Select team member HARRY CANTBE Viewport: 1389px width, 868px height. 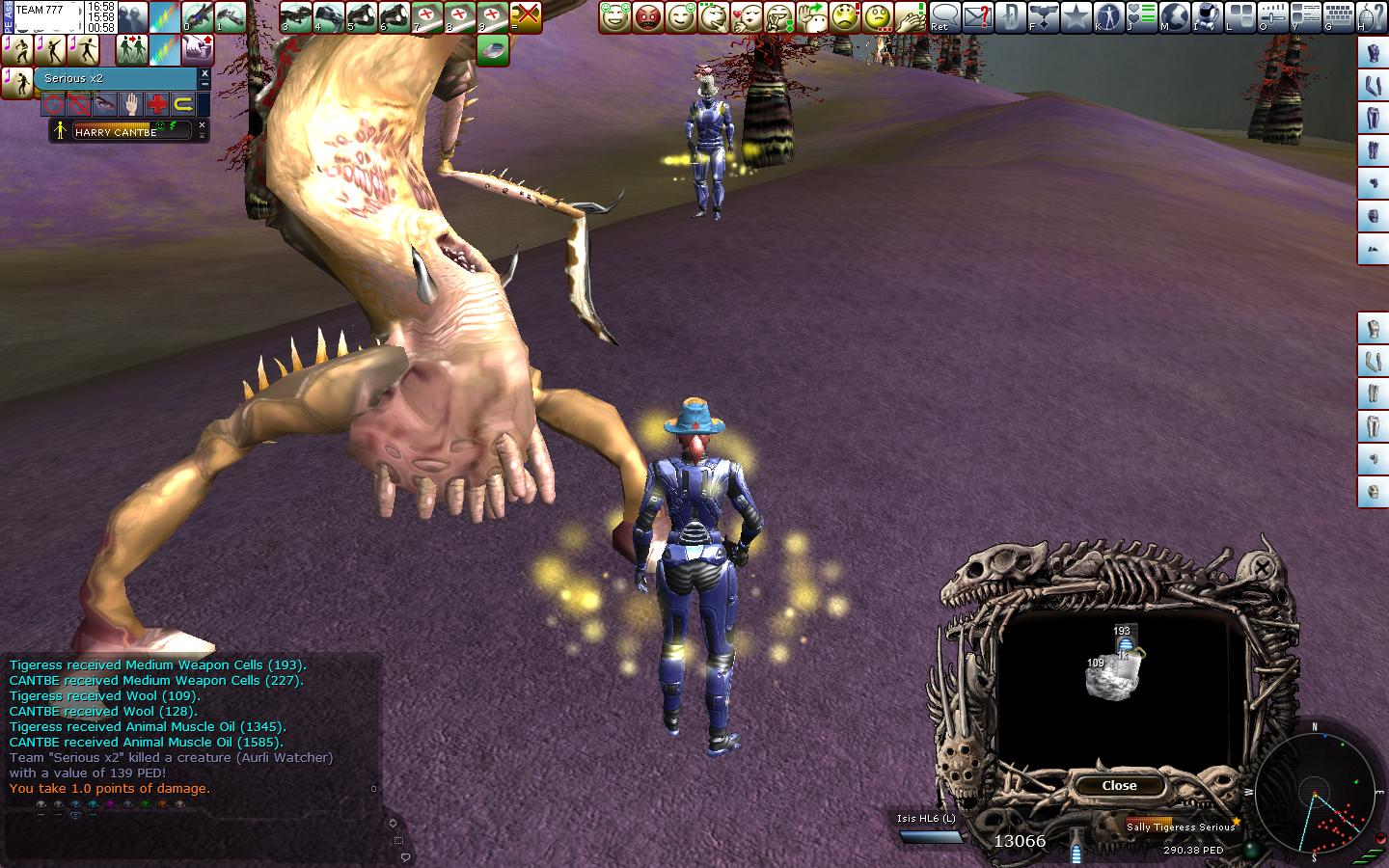point(121,131)
